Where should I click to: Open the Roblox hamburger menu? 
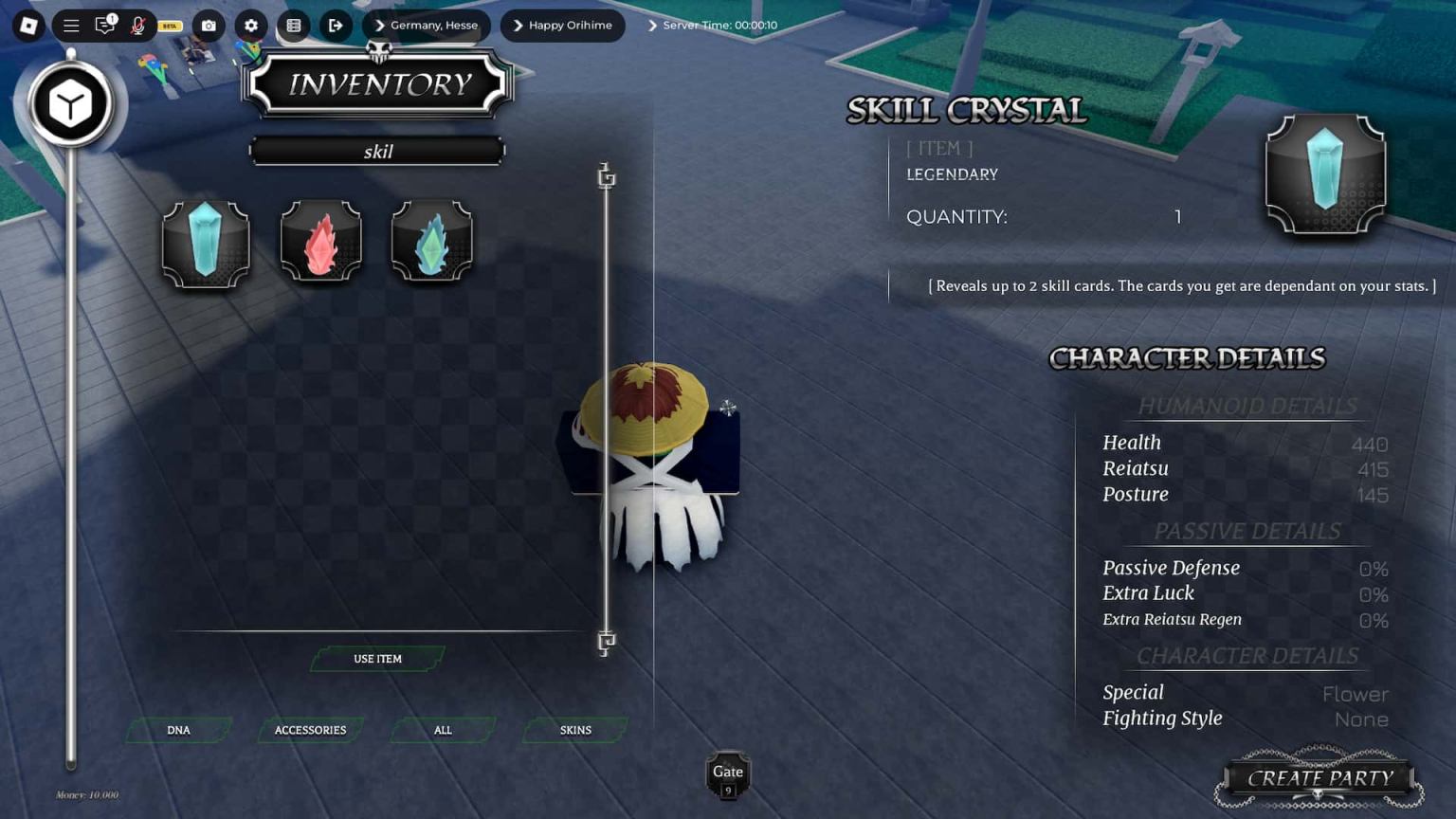pyautogui.click(x=71, y=26)
